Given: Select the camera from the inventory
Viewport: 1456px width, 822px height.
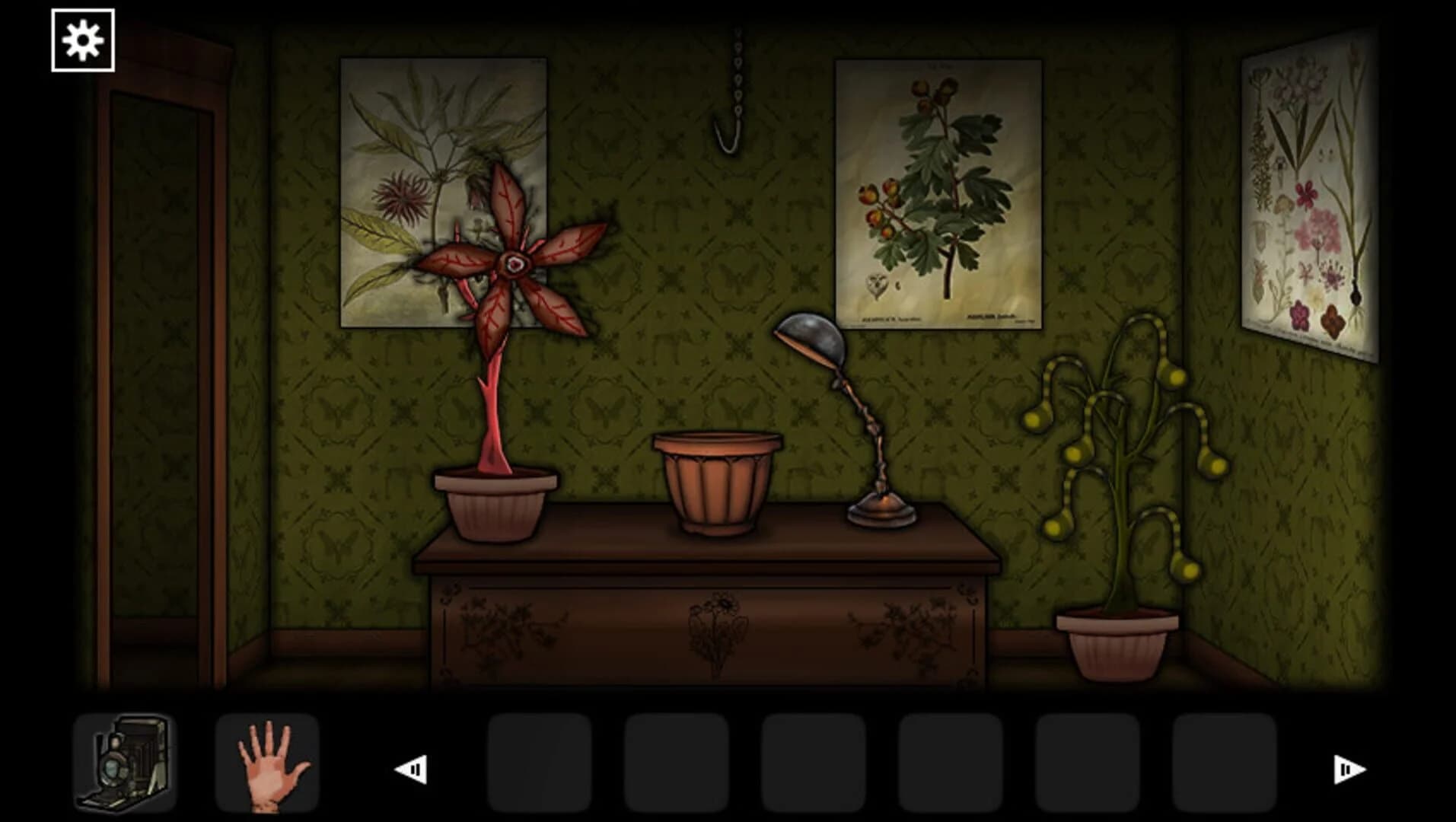Looking at the screenshot, I should (126, 763).
